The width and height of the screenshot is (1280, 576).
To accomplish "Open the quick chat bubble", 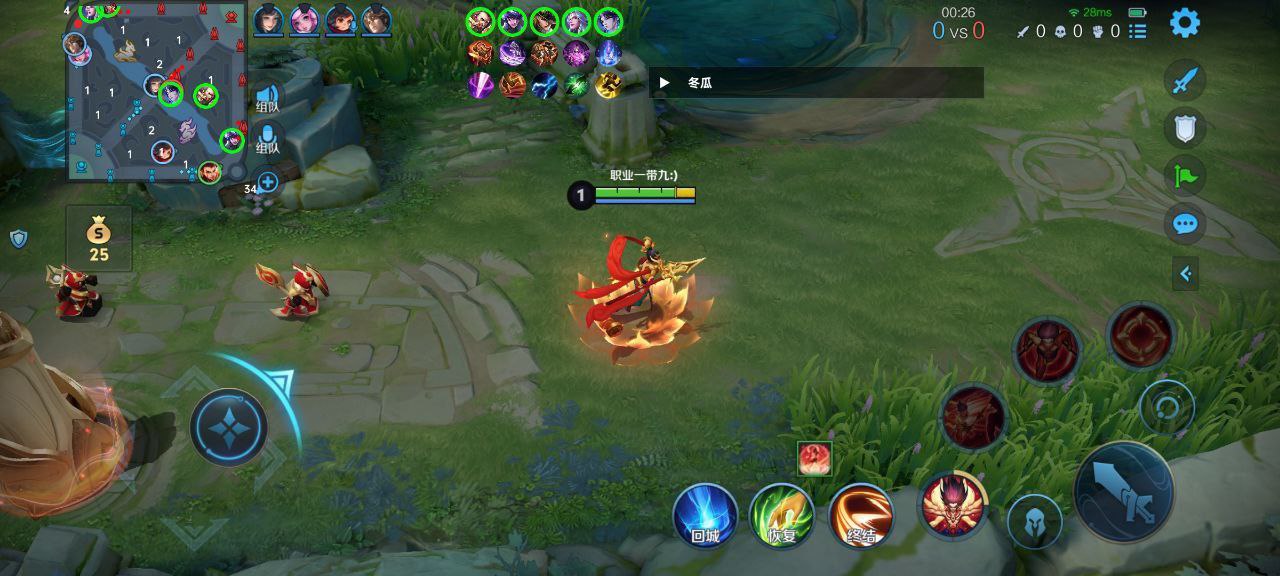I will pyautogui.click(x=1185, y=224).
